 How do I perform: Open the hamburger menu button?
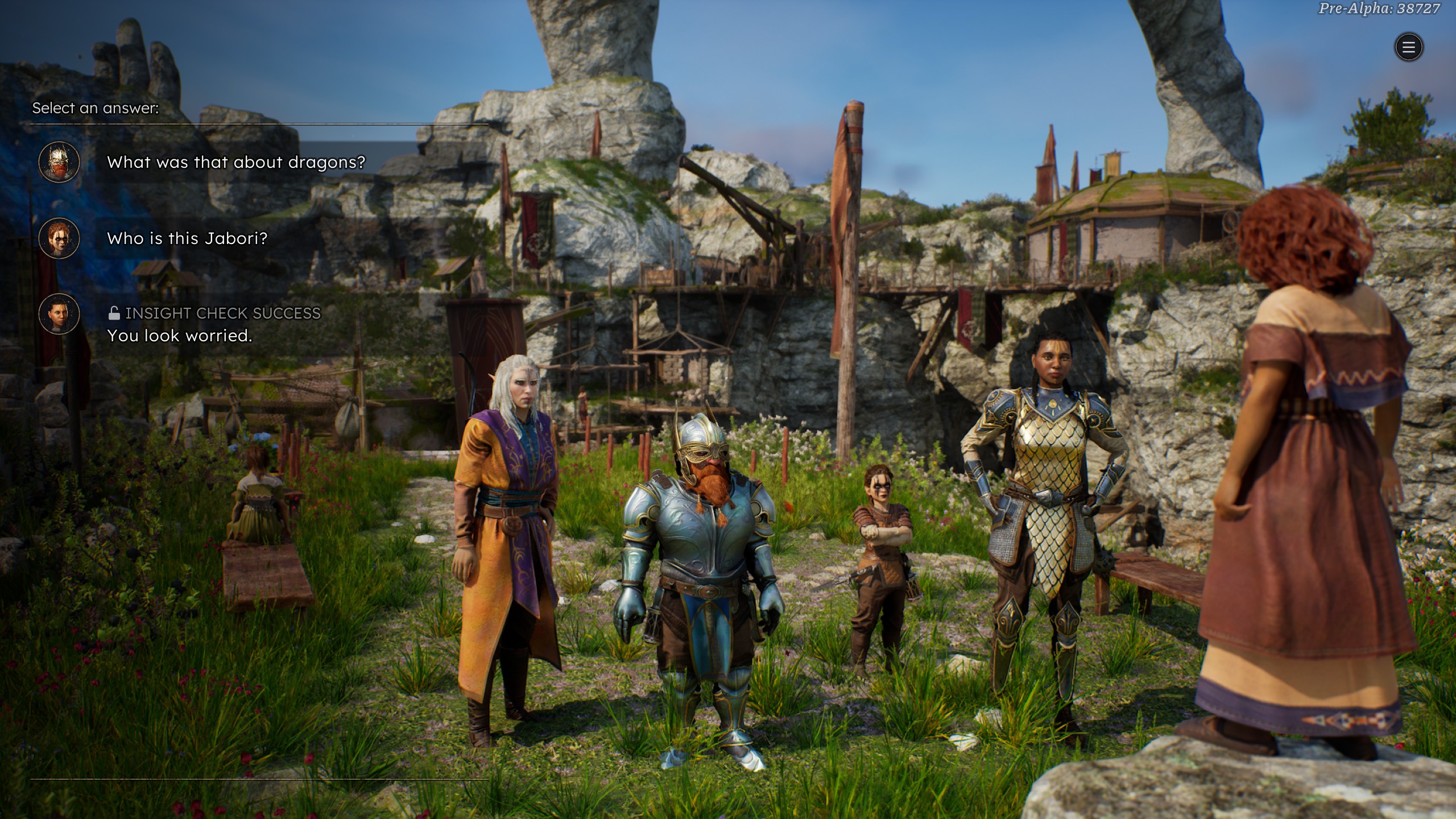coord(1408,47)
